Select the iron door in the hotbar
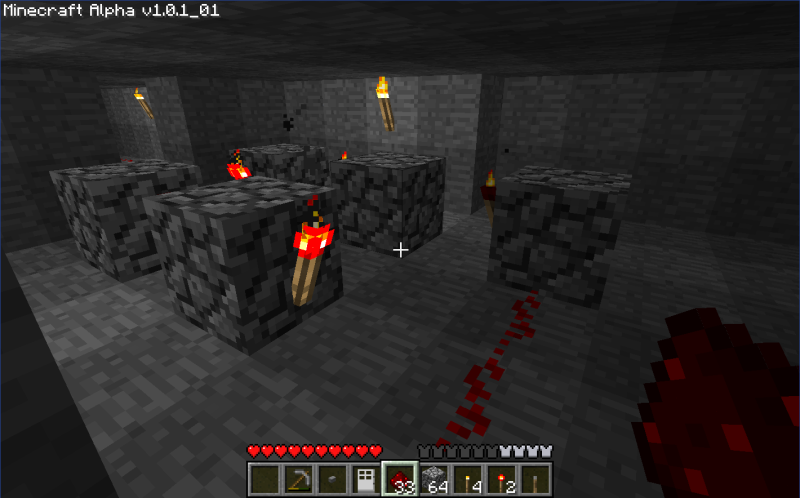 pyautogui.click(x=365, y=479)
